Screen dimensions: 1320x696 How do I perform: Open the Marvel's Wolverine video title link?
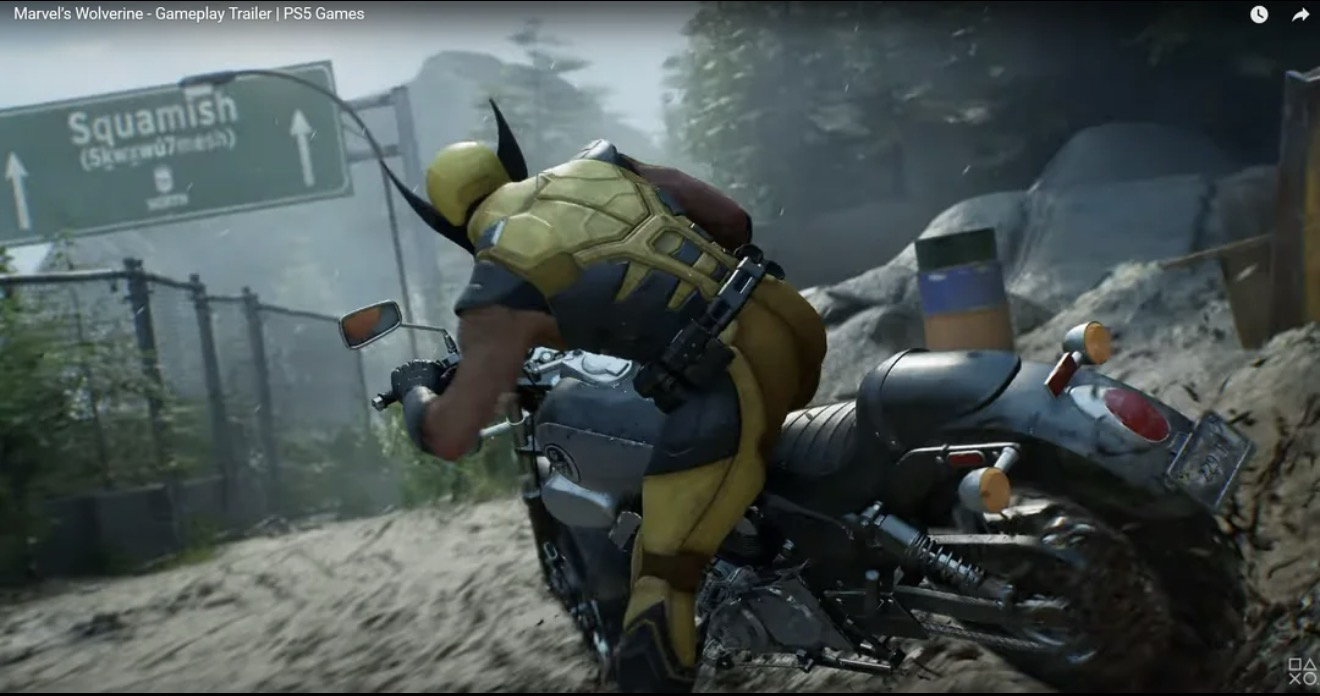(189, 14)
